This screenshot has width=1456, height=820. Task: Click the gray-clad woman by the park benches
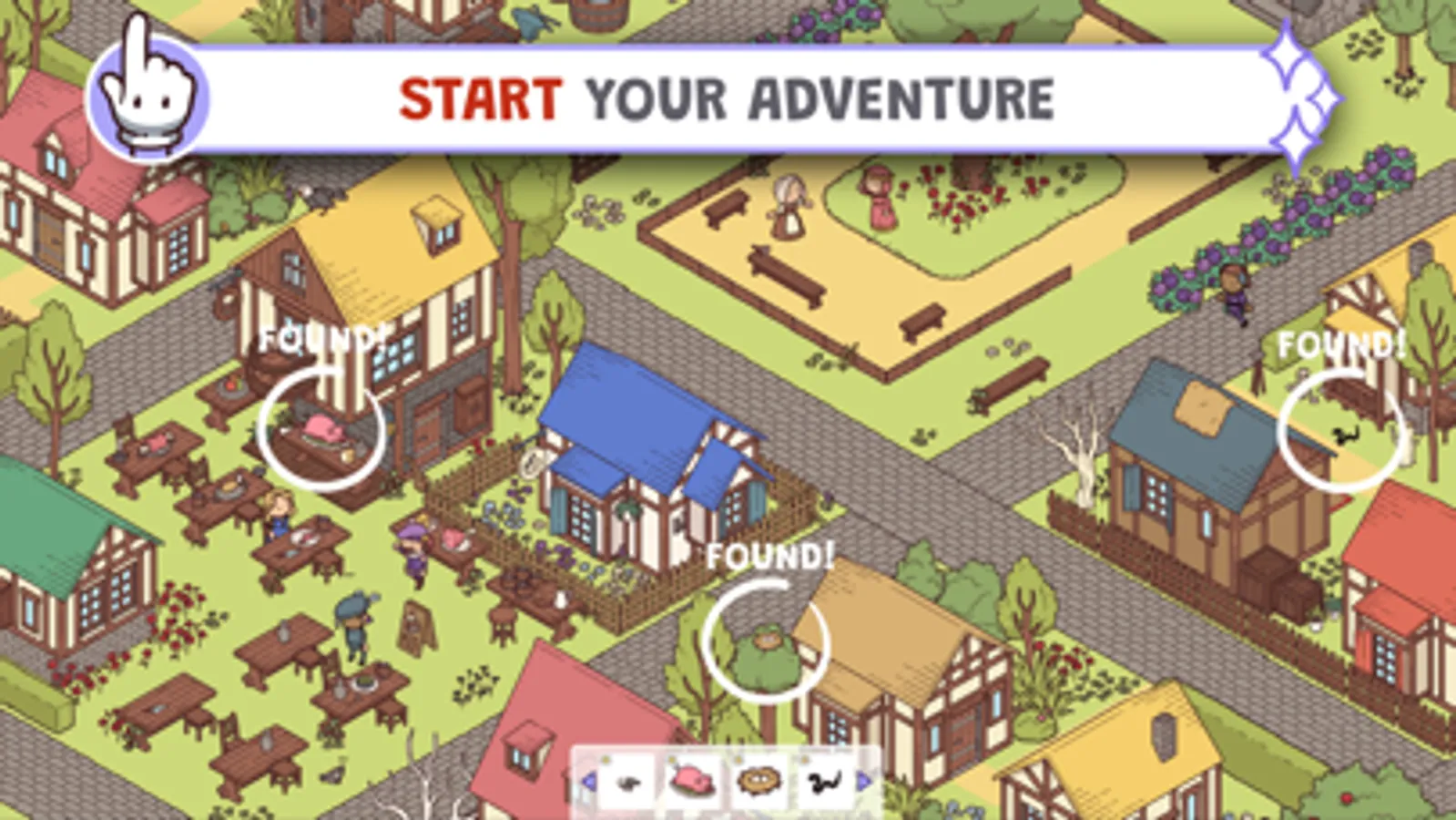click(789, 205)
